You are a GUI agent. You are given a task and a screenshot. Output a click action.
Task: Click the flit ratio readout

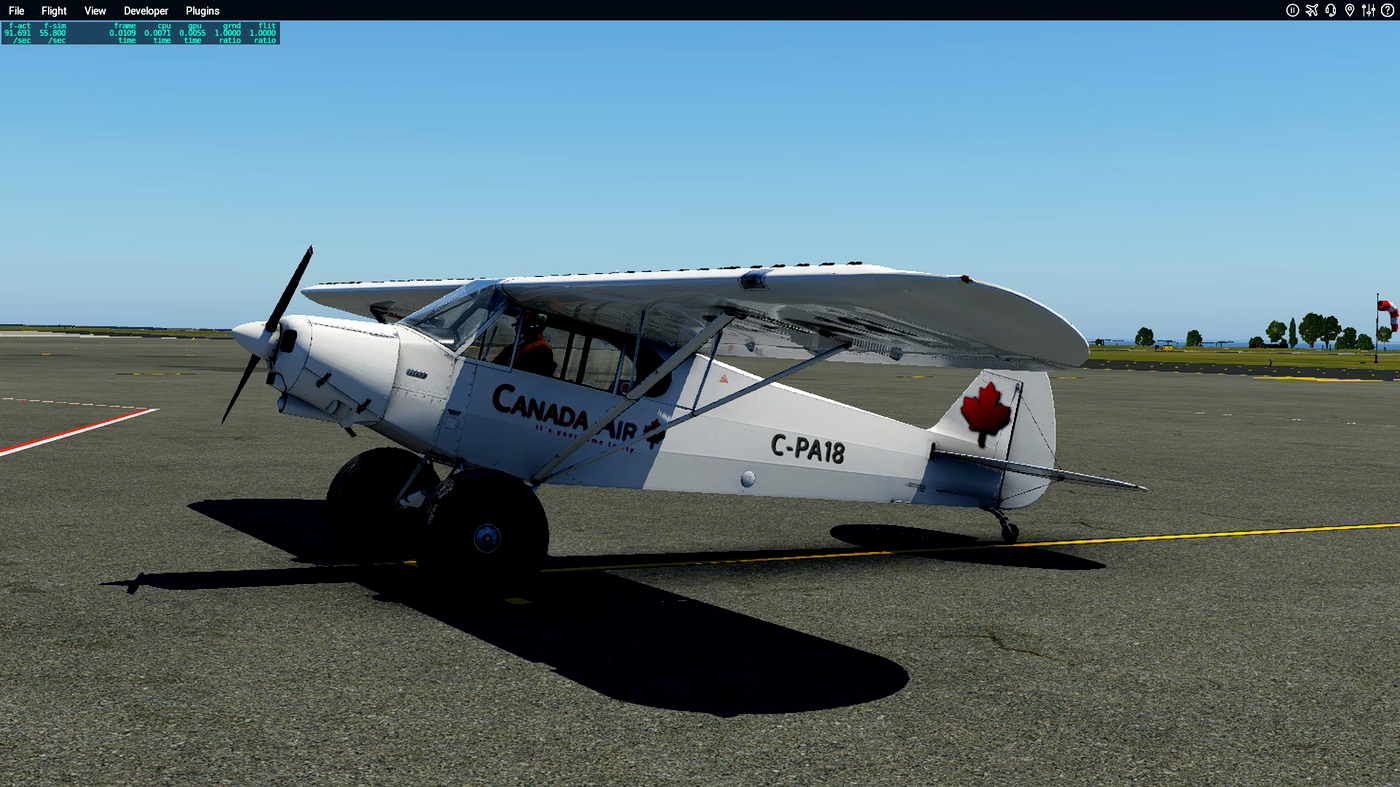[x=262, y=32]
